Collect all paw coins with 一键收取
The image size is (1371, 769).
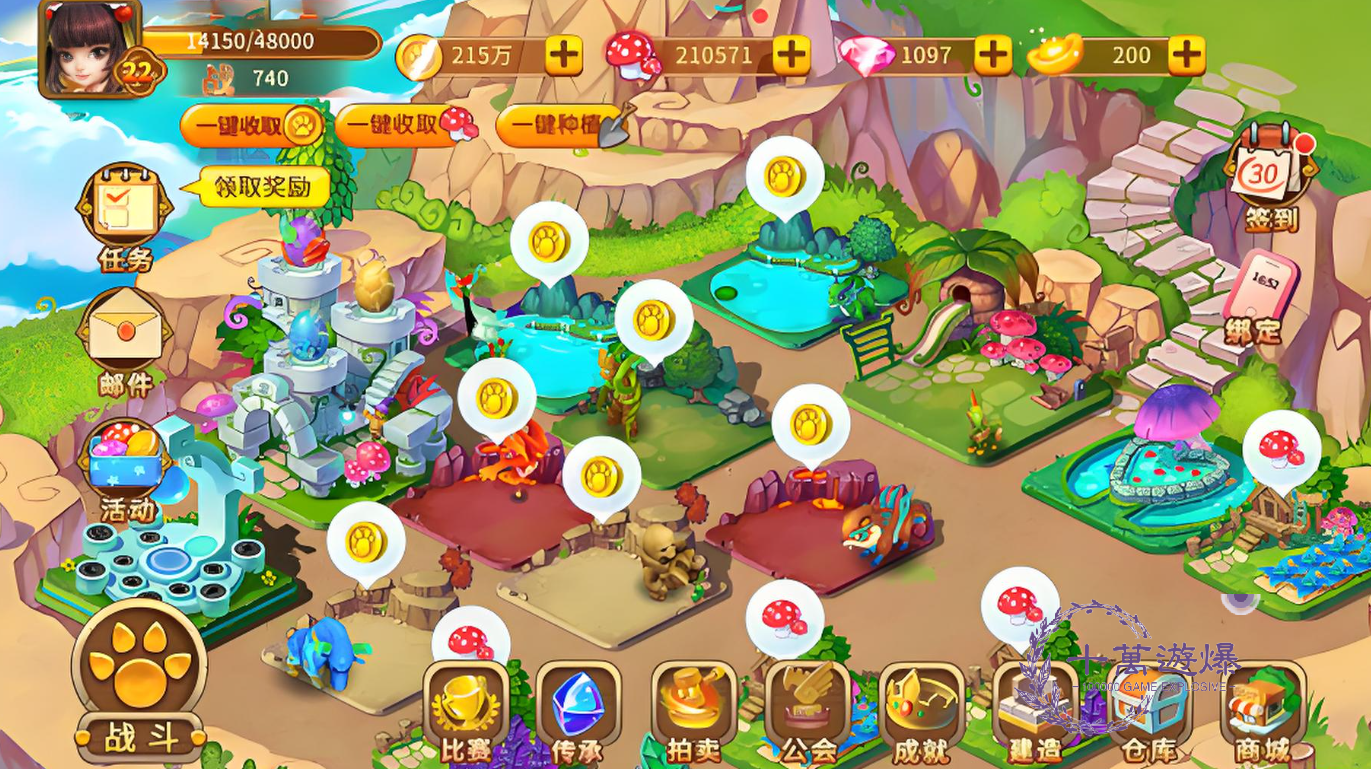pyautogui.click(x=252, y=125)
